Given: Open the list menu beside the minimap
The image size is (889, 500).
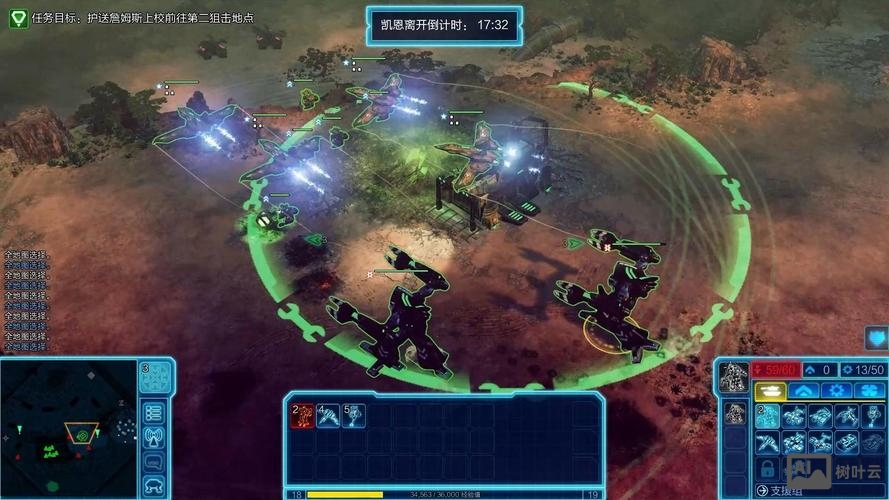Looking at the screenshot, I should (x=154, y=412).
